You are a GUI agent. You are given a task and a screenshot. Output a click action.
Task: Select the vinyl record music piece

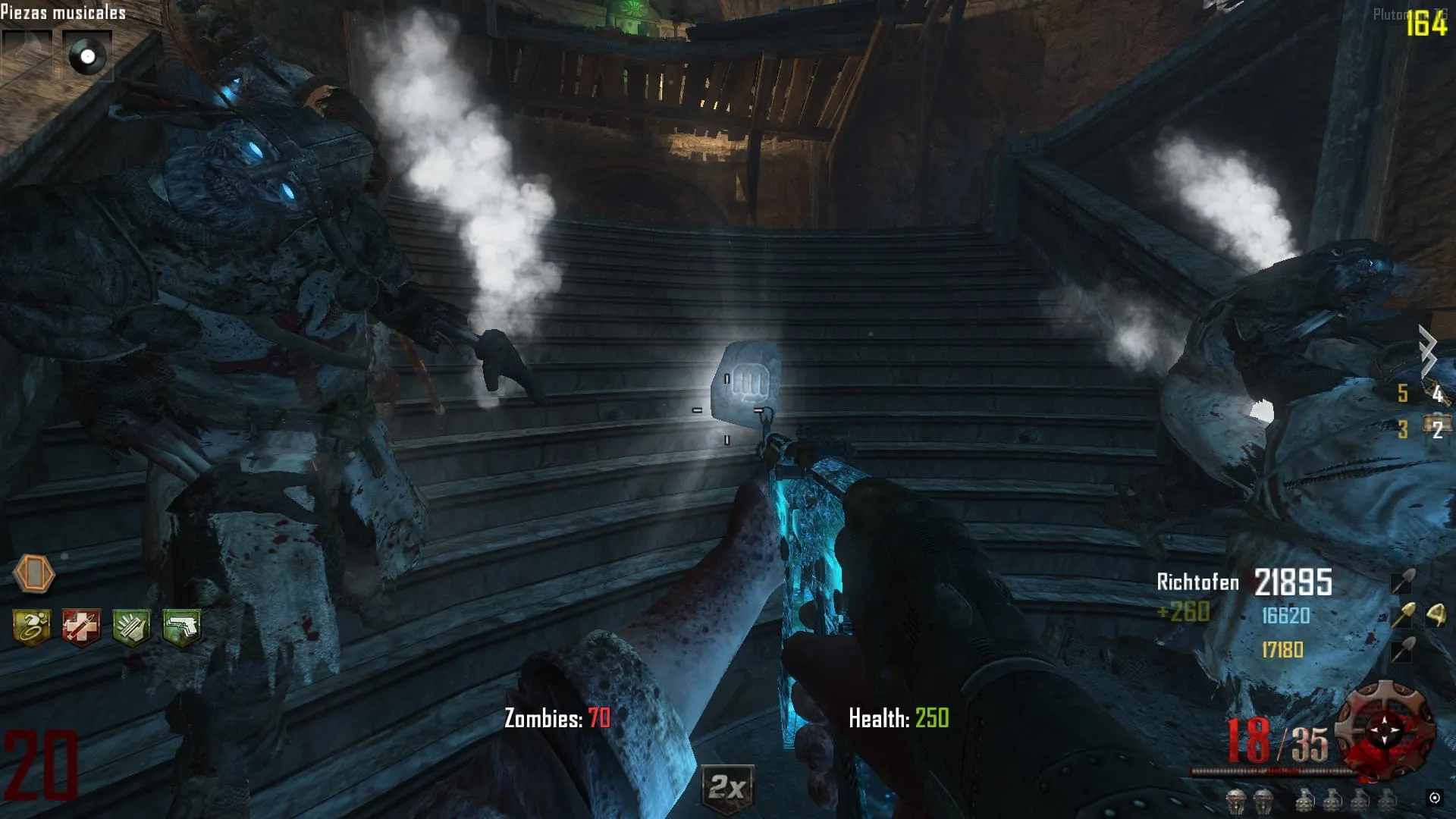pyautogui.click(x=87, y=56)
